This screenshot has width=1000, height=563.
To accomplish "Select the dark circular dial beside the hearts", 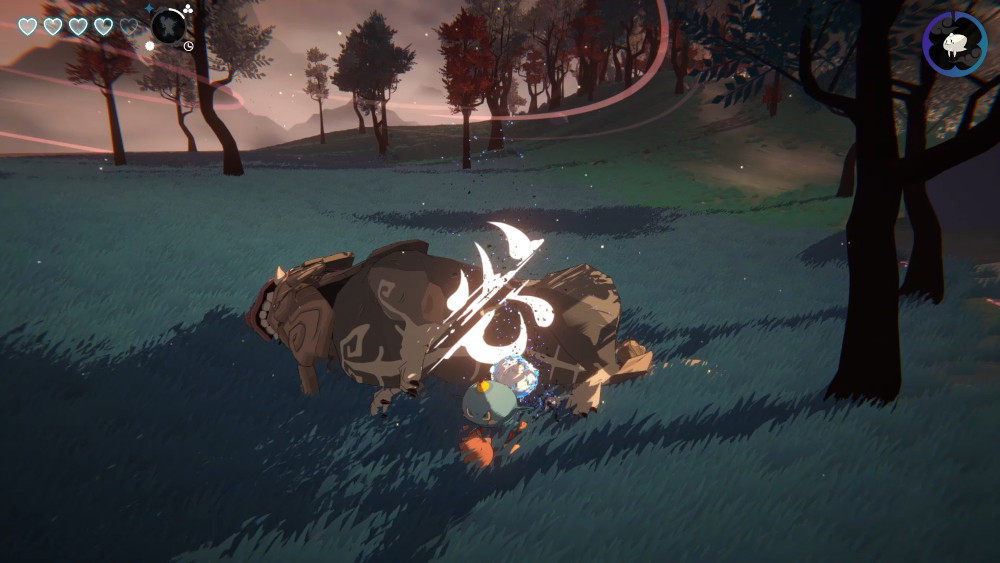I will [168, 25].
